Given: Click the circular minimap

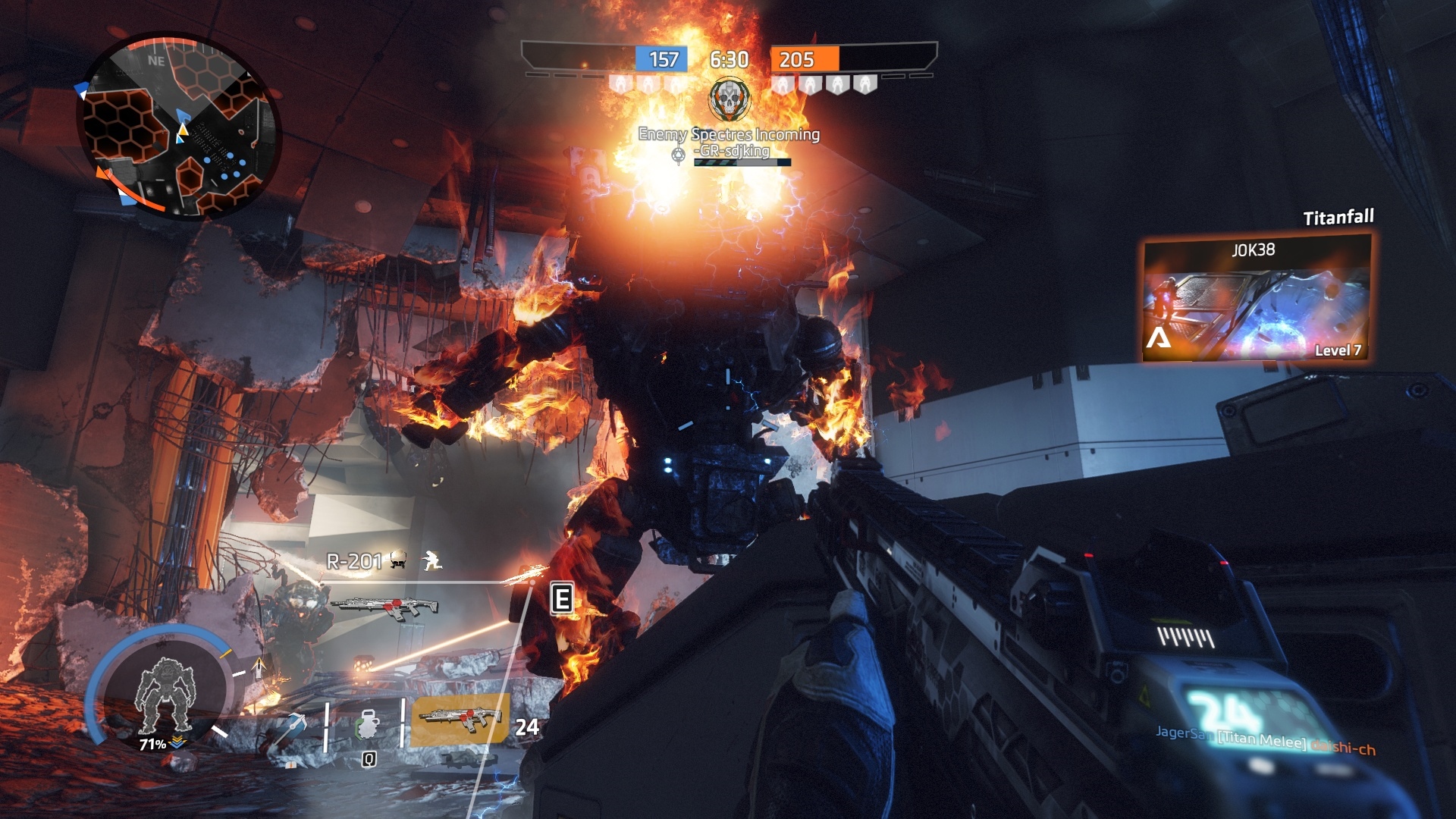Looking at the screenshot, I should pos(179,127).
